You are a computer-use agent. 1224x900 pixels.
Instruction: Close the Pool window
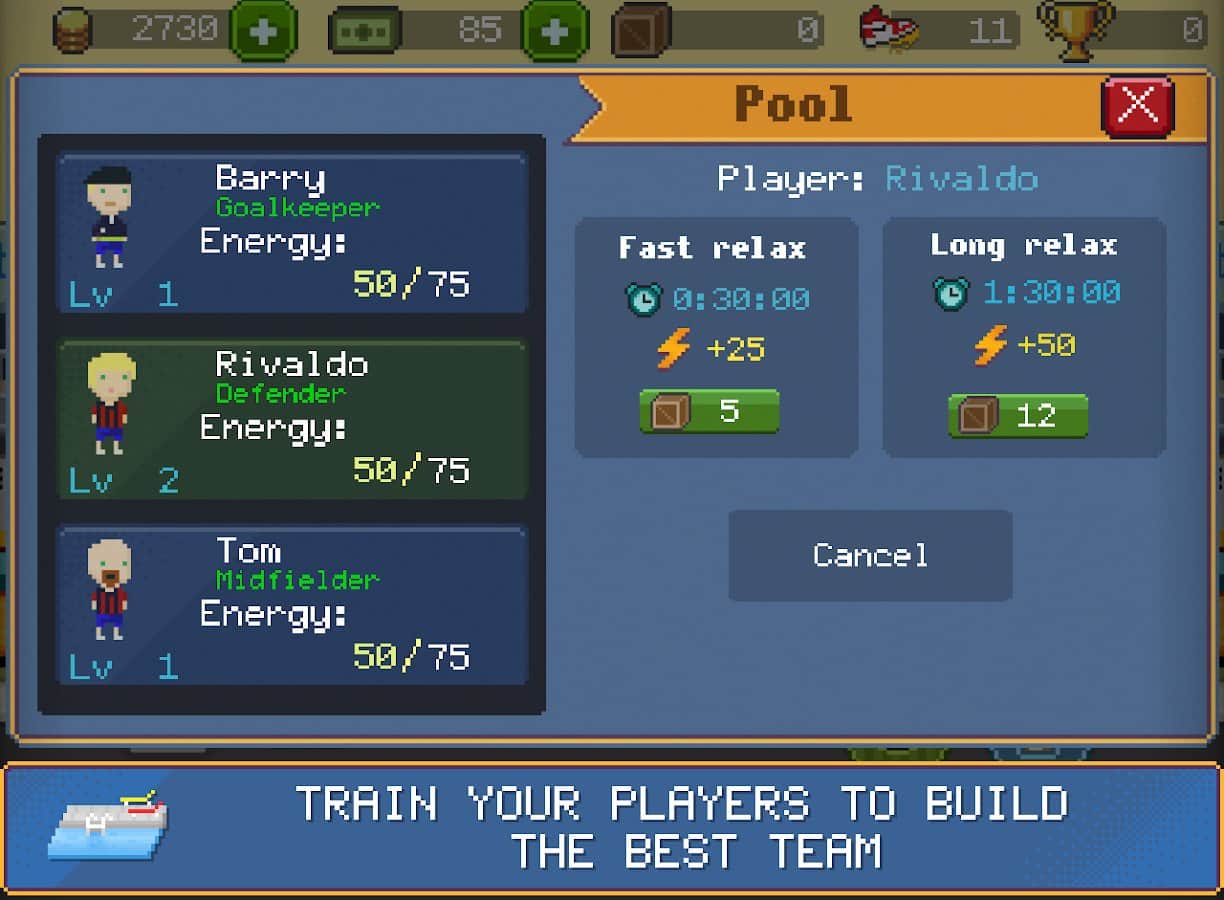point(1137,104)
